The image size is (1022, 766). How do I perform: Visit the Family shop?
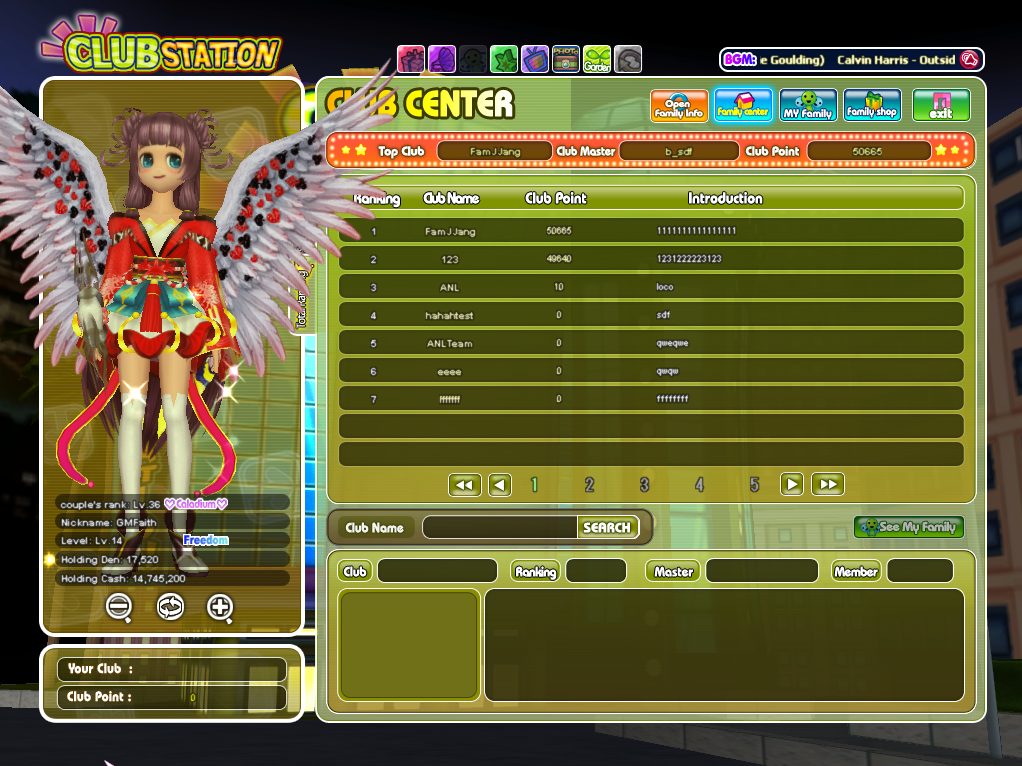(871, 106)
